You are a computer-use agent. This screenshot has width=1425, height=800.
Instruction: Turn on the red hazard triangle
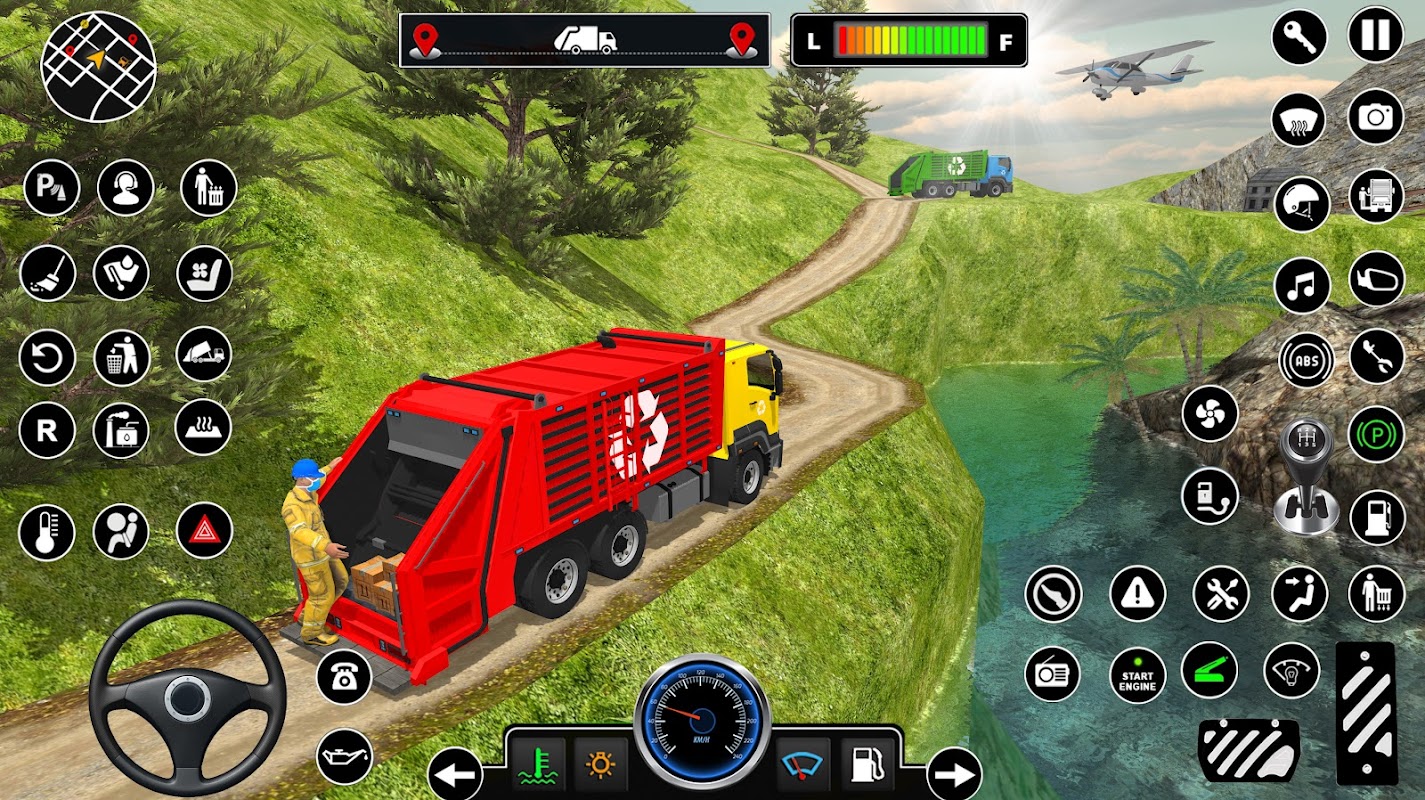[x=205, y=531]
